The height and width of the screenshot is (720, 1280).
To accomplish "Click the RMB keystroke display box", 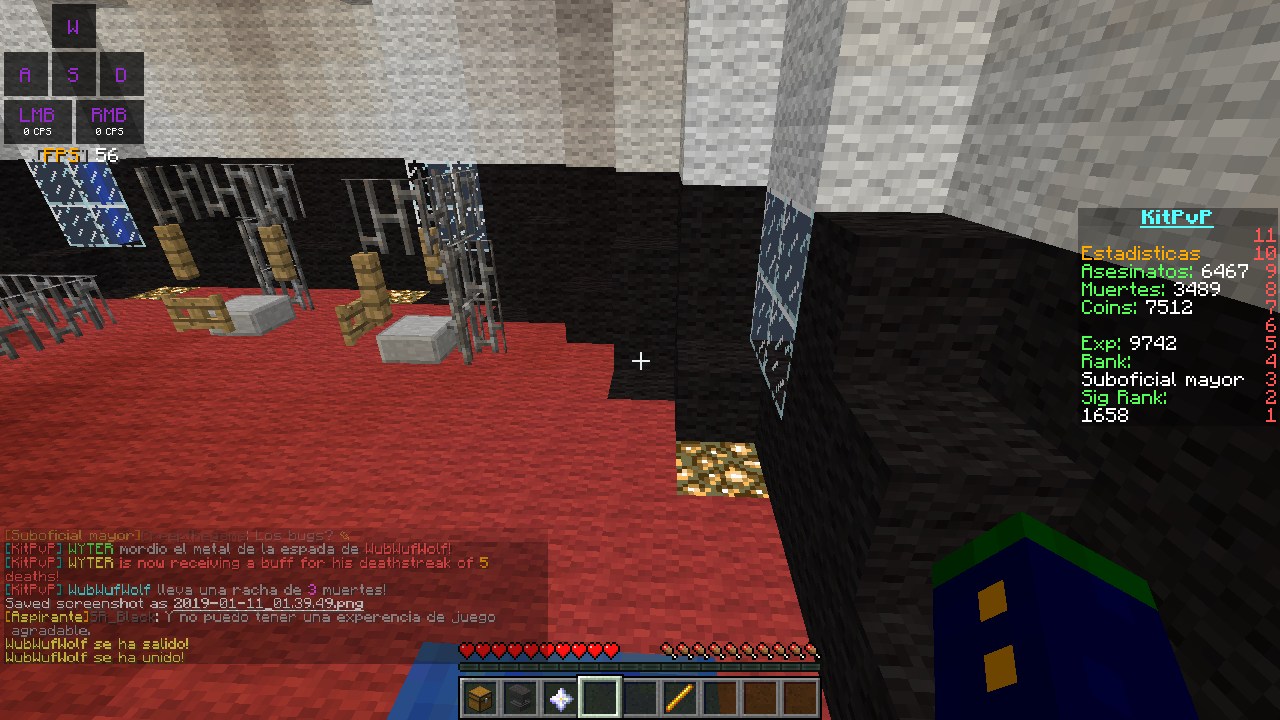I will tap(109, 121).
